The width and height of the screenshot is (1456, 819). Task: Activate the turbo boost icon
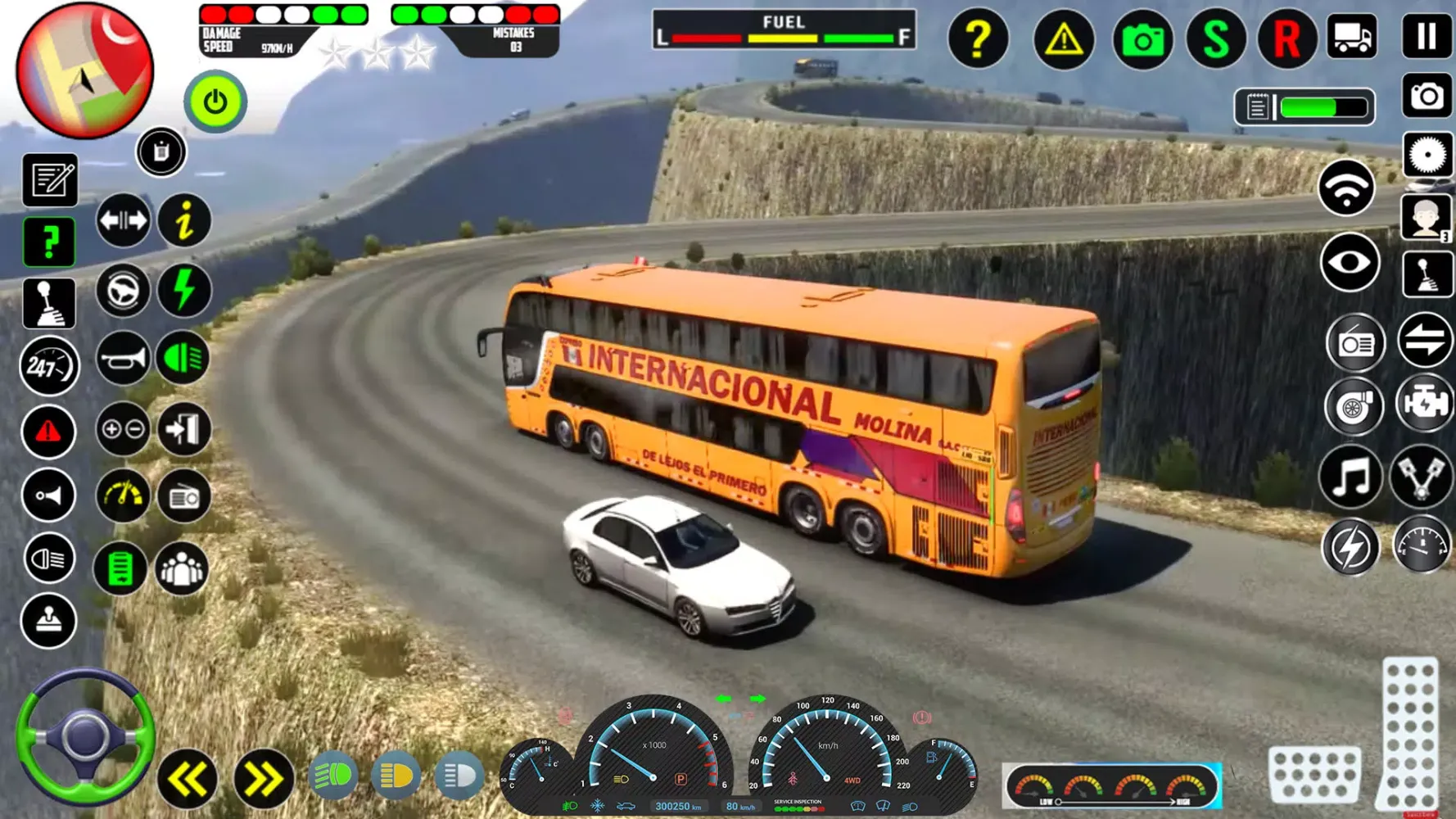(x=1353, y=407)
